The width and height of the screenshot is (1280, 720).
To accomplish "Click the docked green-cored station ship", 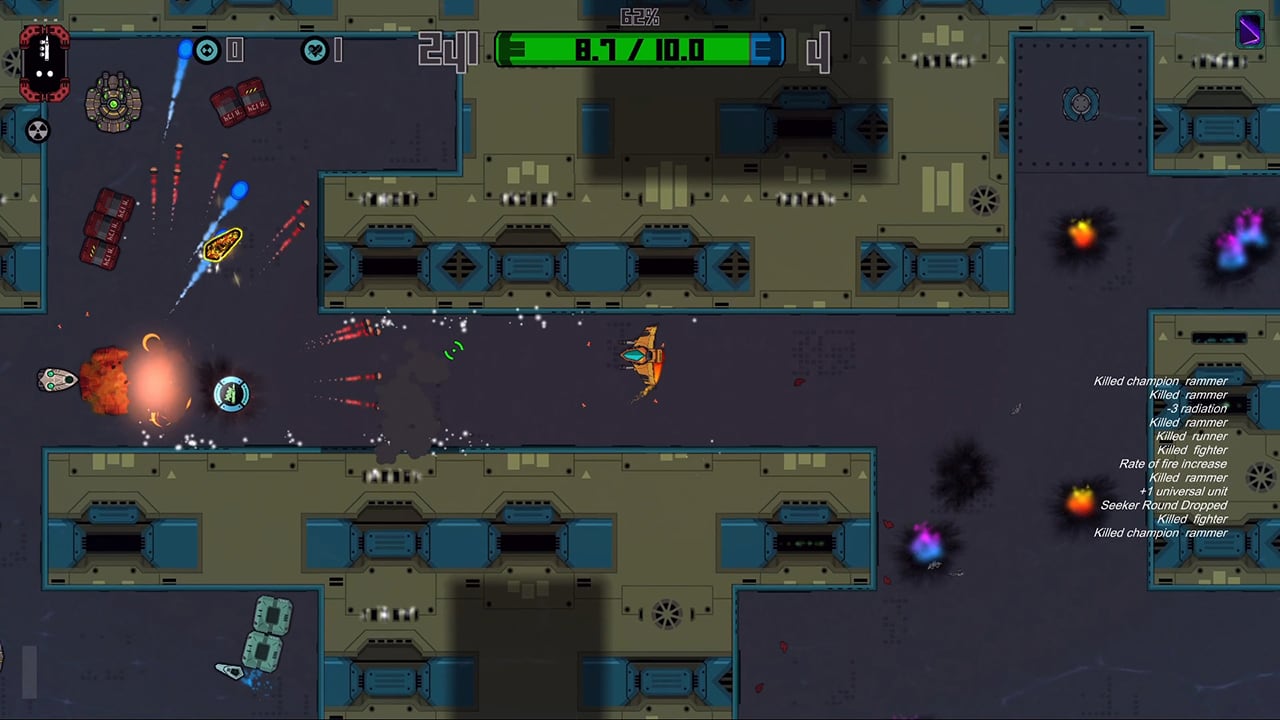I will 113,103.
